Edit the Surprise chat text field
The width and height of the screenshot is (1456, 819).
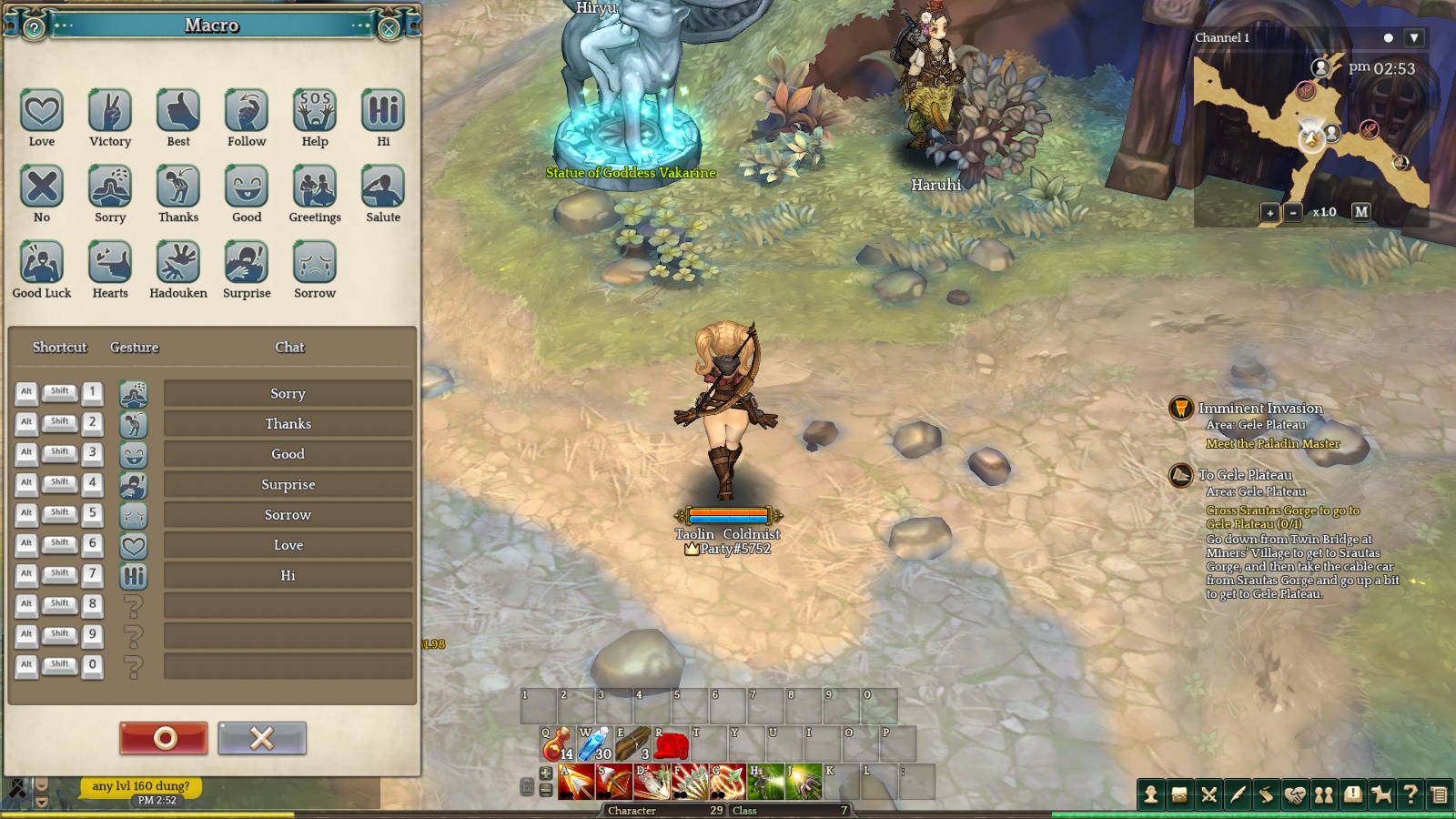click(288, 484)
